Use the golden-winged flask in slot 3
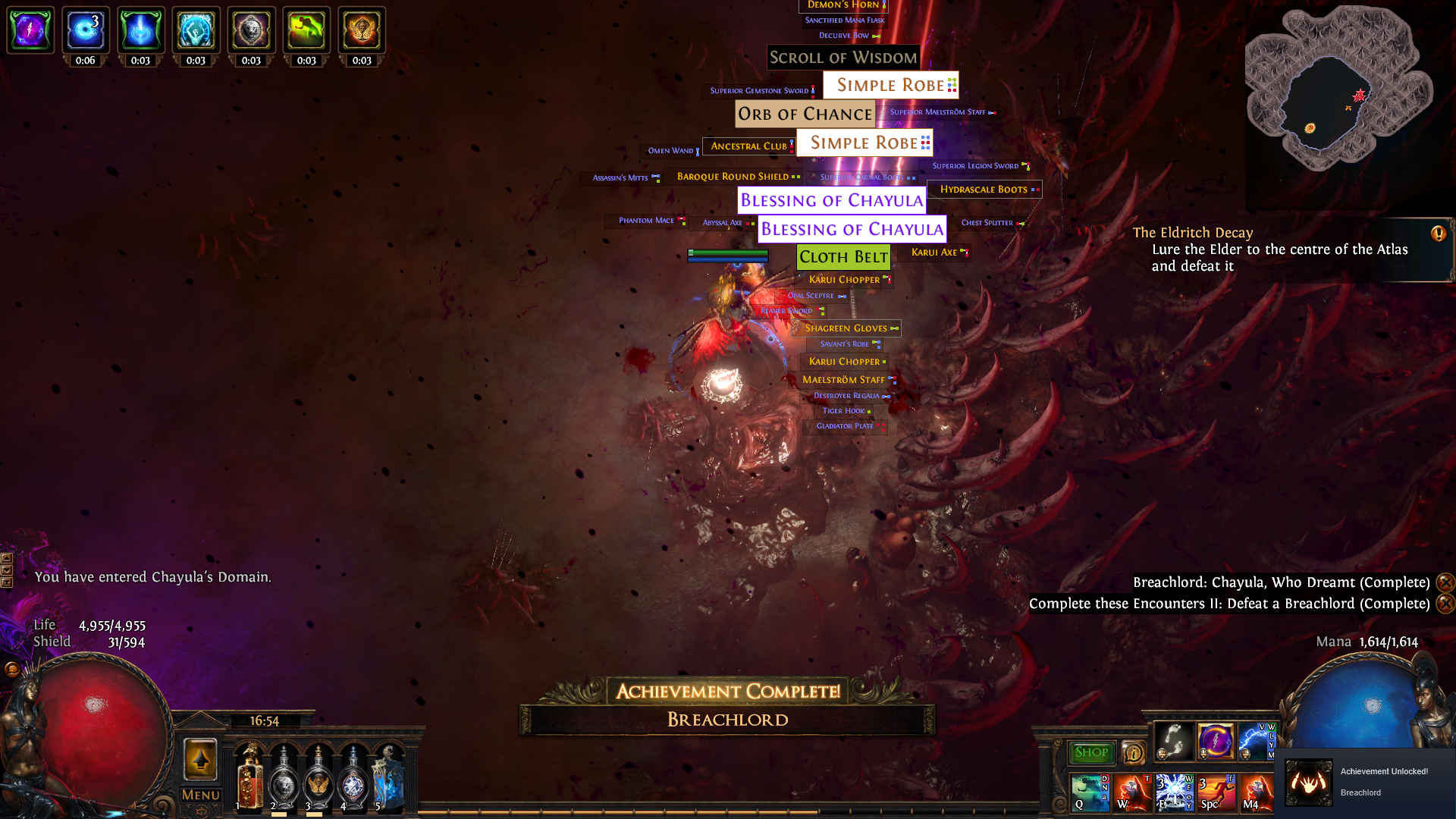 pos(318,778)
